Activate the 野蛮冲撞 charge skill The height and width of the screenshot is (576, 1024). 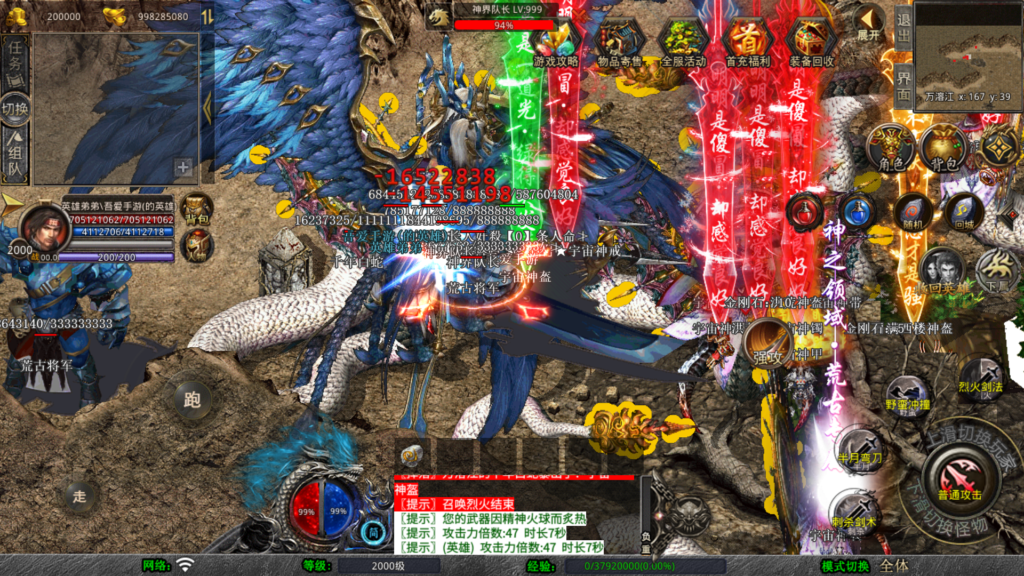tap(907, 394)
